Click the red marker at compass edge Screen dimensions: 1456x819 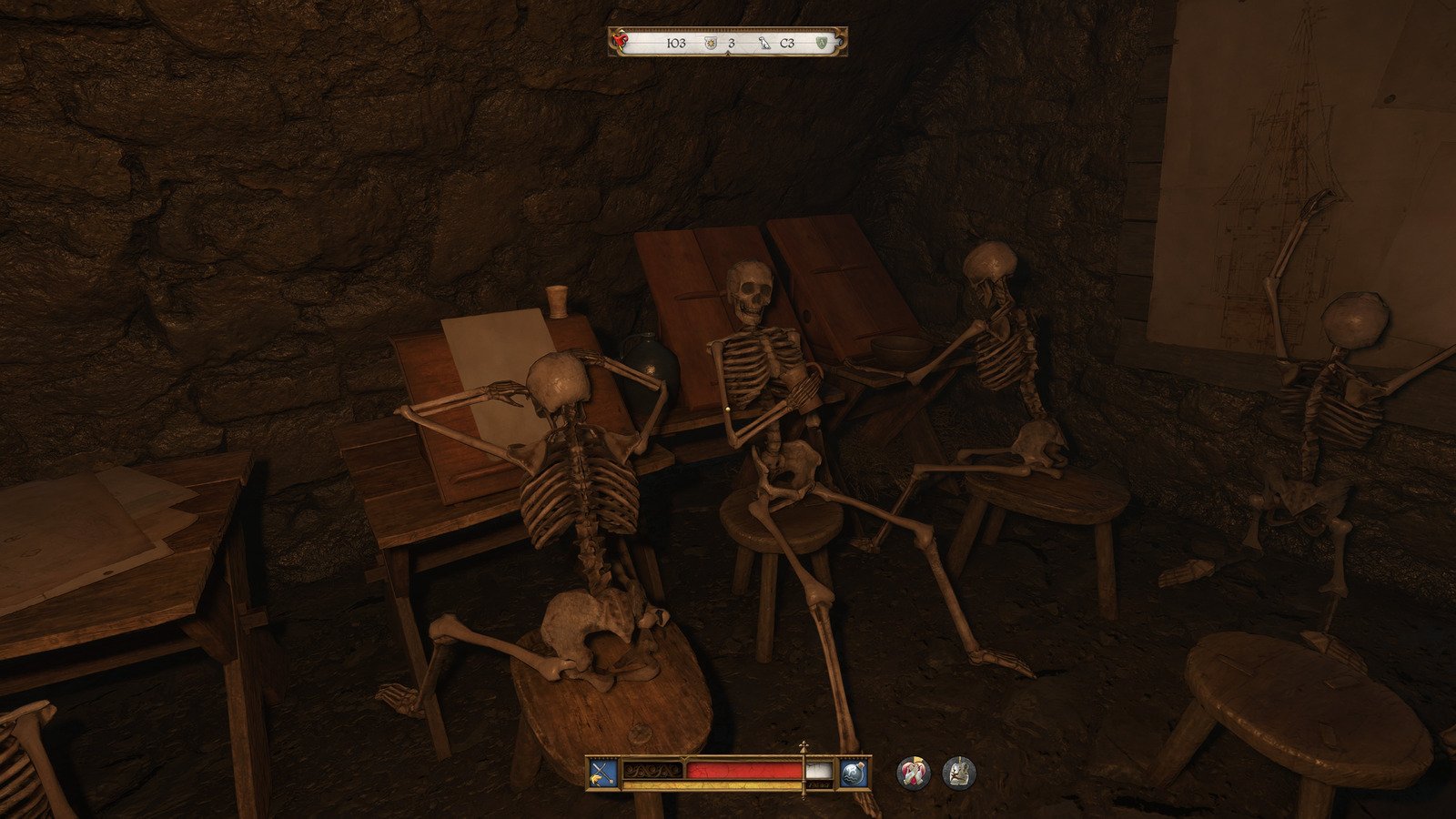pyautogui.click(x=620, y=39)
